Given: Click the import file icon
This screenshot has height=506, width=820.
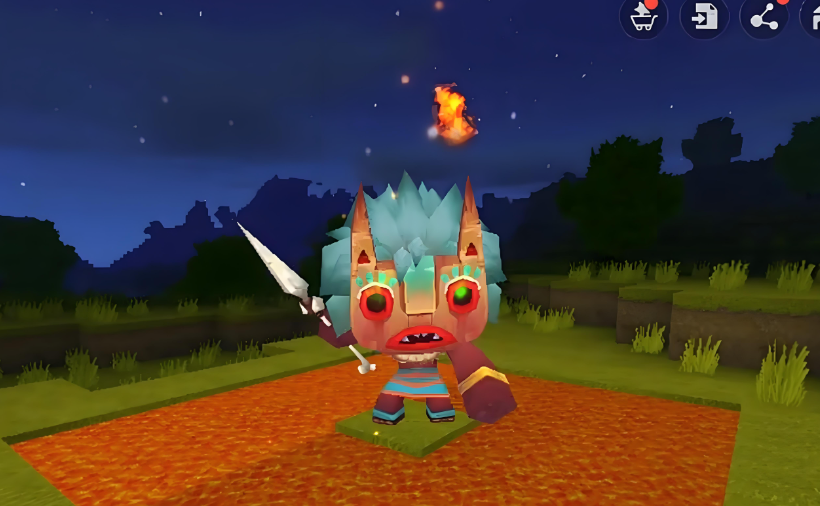Looking at the screenshot, I should pos(704,17).
